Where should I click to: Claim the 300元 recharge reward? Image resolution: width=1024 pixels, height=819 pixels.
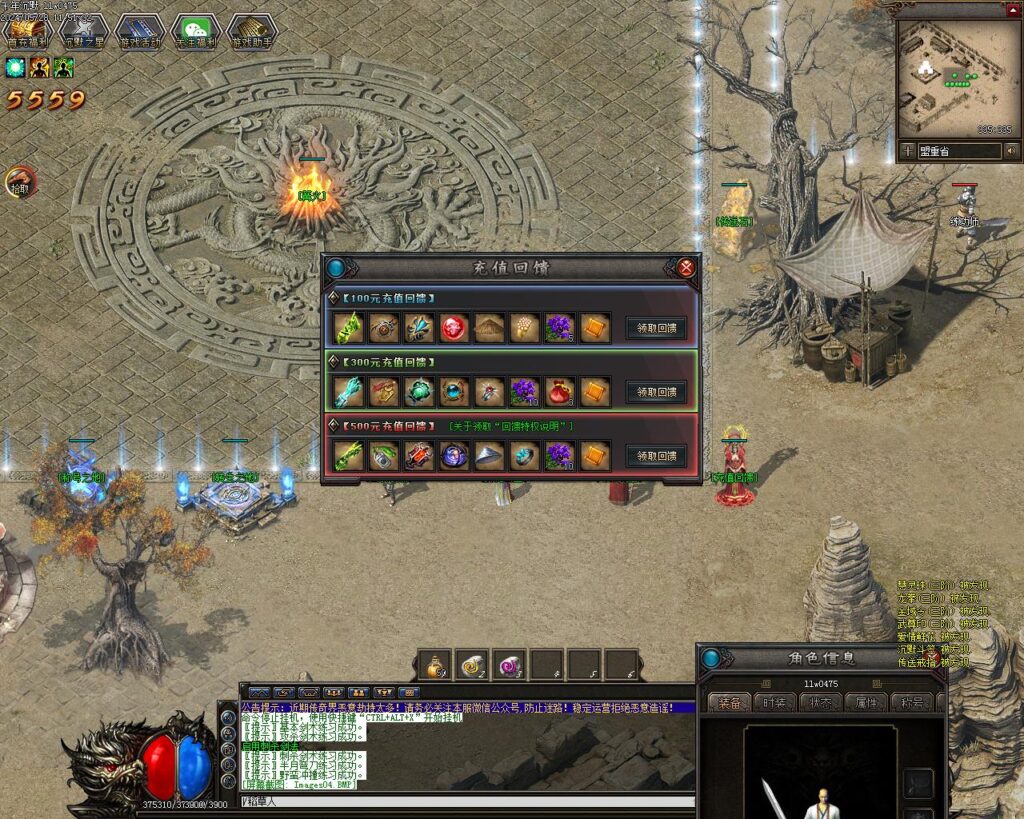pos(656,392)
